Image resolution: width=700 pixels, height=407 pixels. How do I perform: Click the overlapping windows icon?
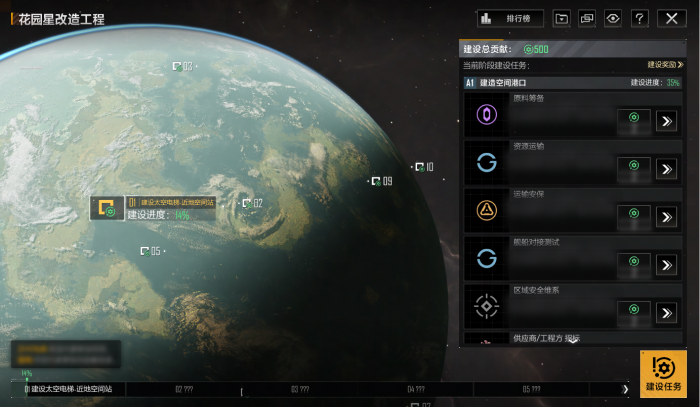[587, 18]
